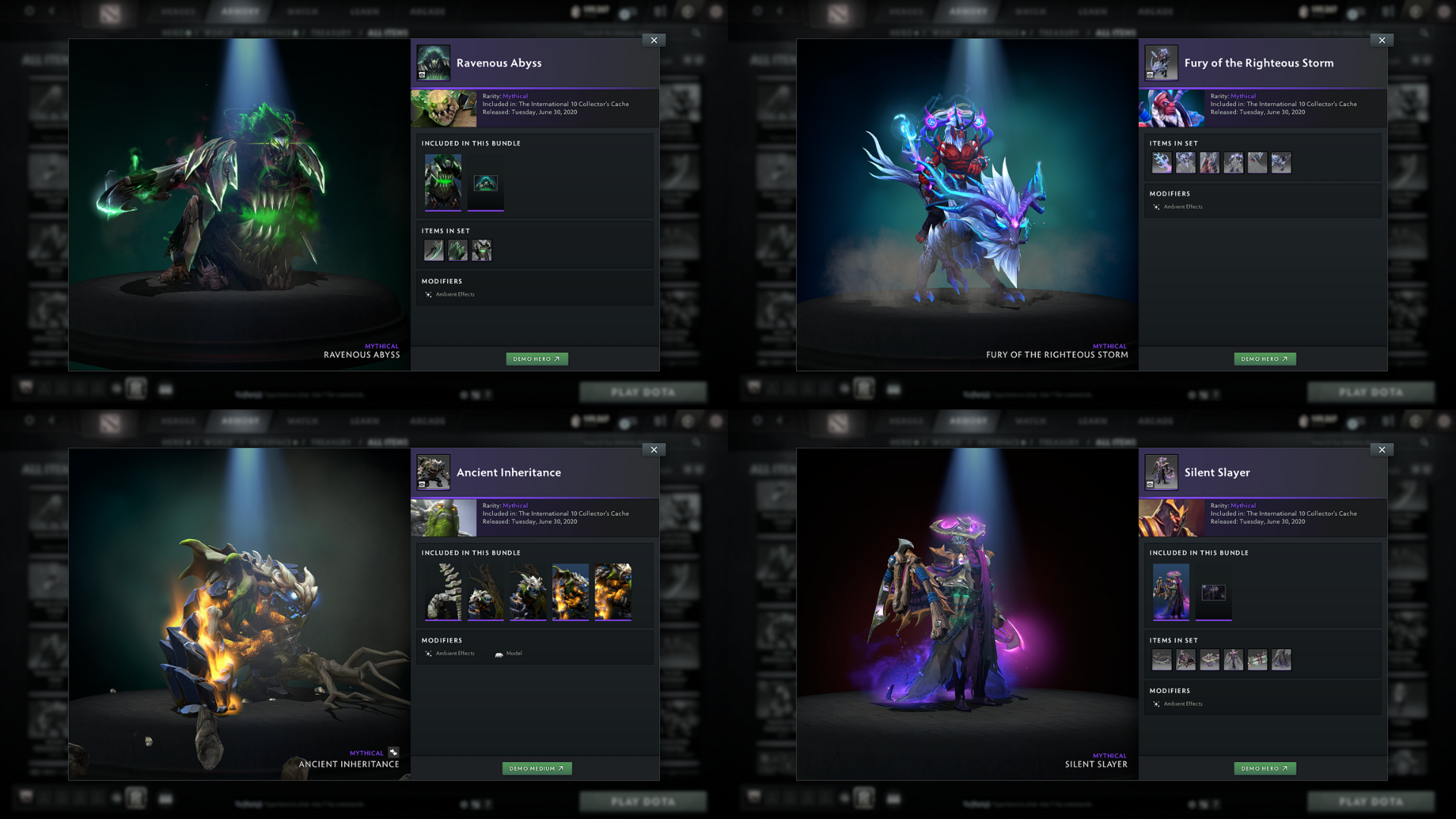Screen dimensions: 1456x819
Task: Open DEMO MEDIUM for Ancient Inheritance
Action: point(537,768)
